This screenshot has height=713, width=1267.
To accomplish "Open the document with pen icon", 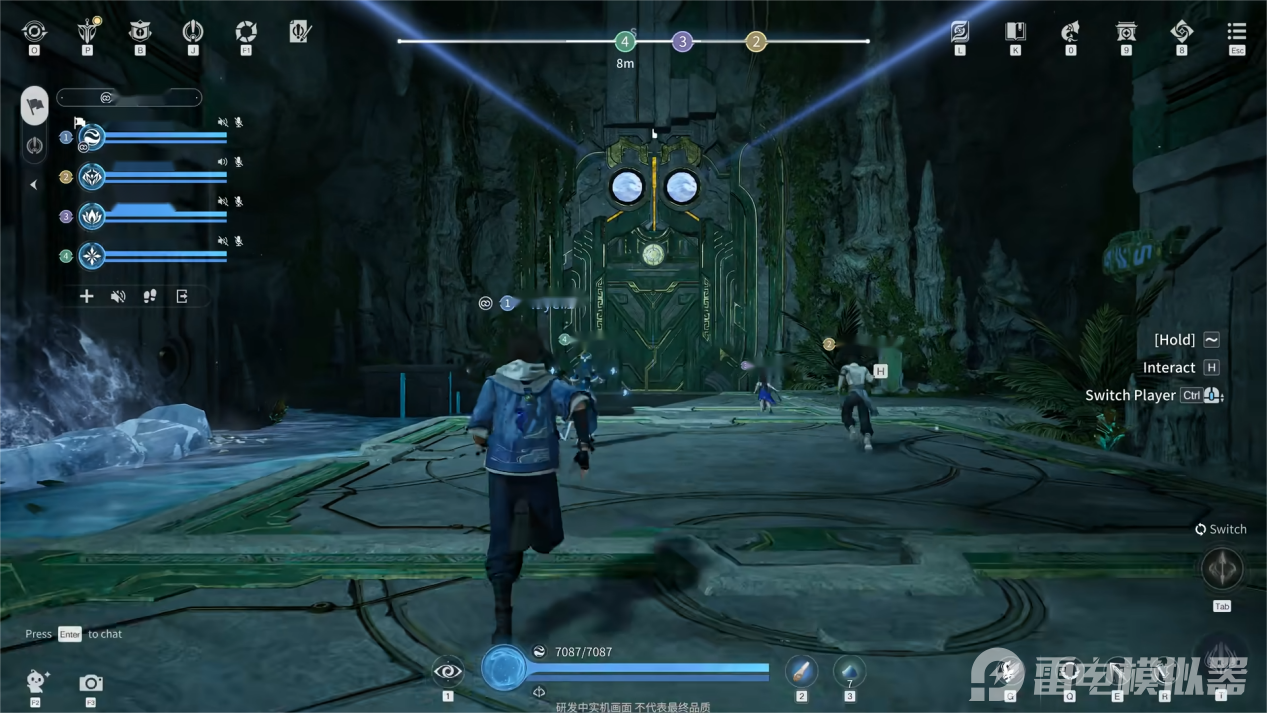I will point(299,32).
